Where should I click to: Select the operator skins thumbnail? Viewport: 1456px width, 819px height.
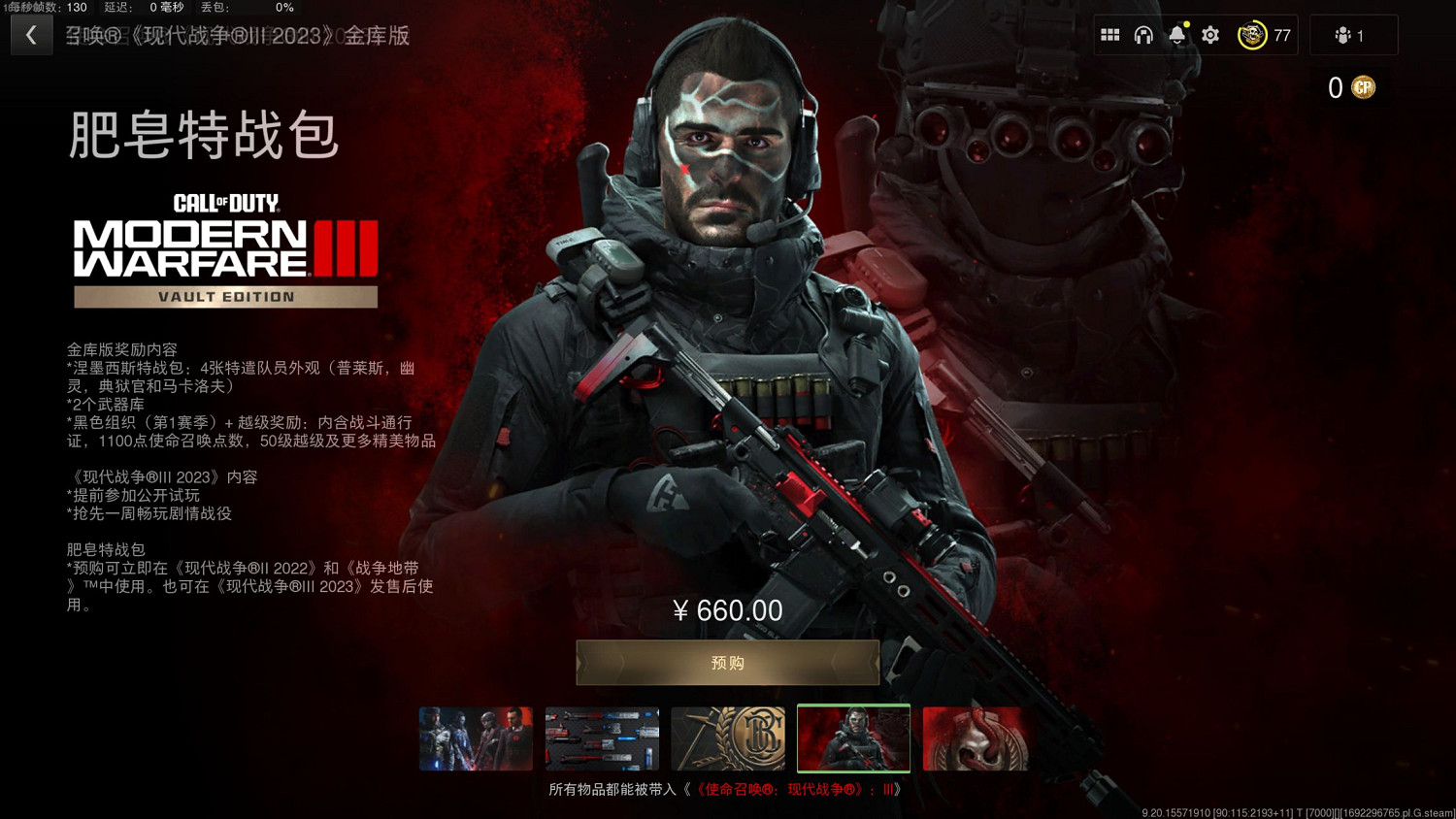click(476, 738)
